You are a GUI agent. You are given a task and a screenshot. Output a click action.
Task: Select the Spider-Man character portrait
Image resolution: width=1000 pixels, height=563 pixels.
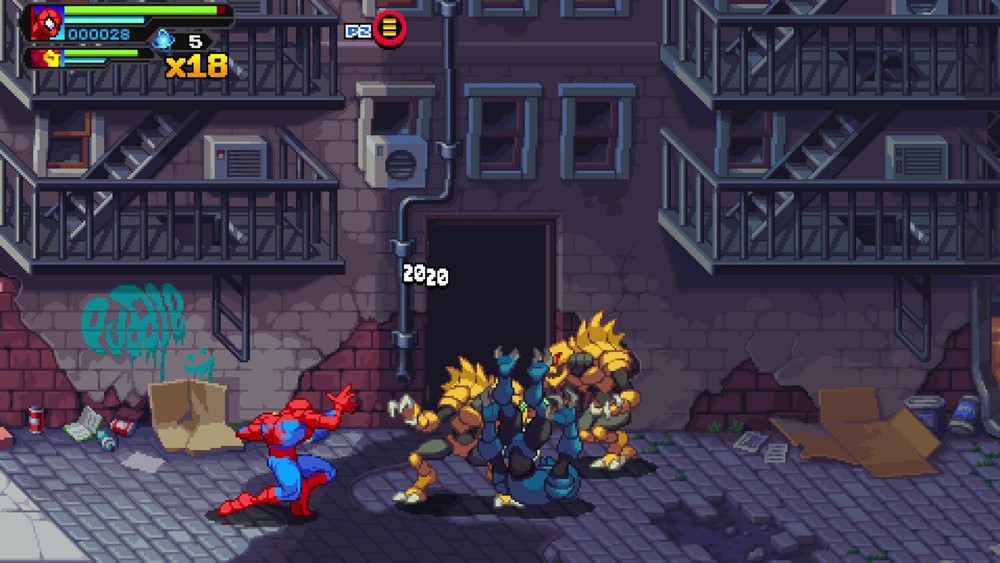point(47,21)
